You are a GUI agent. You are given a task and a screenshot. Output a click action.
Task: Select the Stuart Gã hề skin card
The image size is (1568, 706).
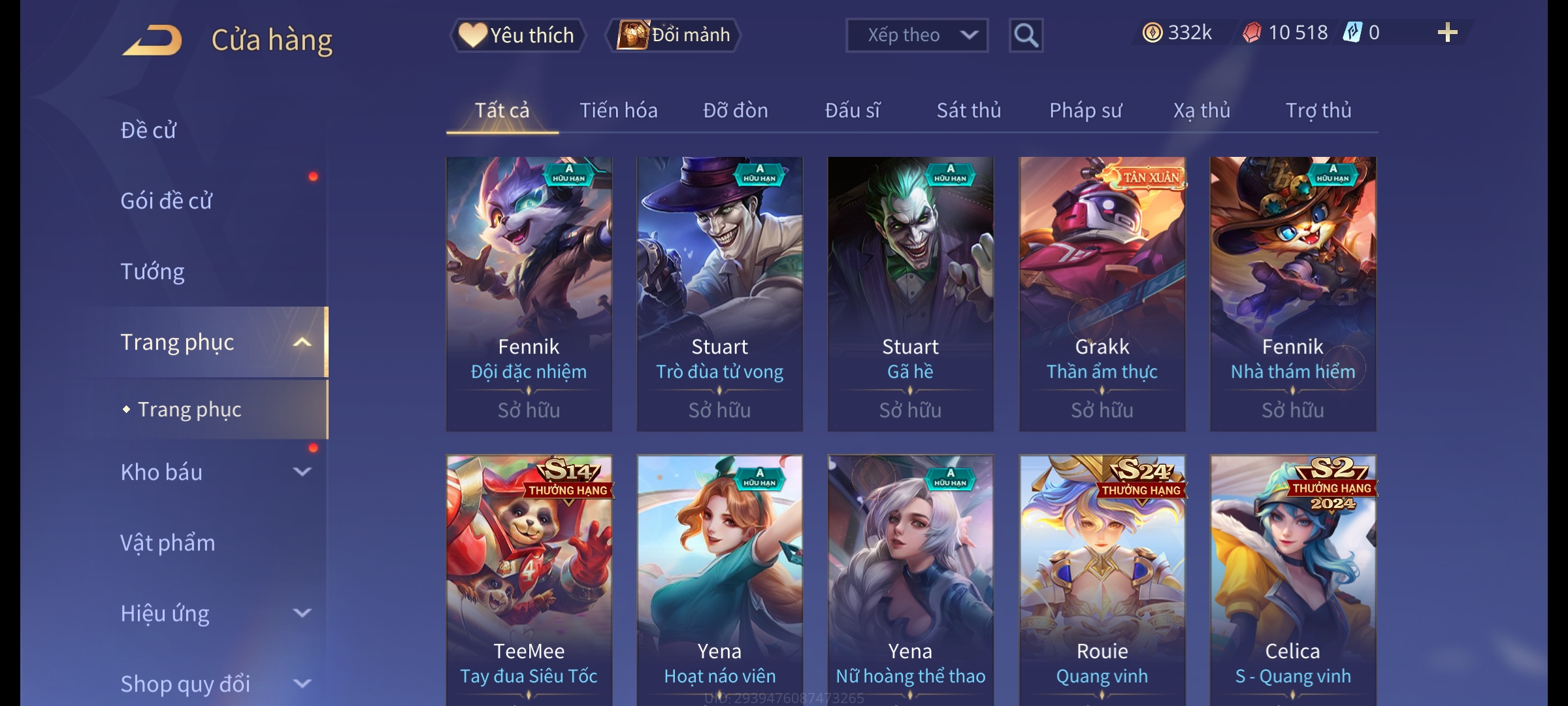point(910,293)
